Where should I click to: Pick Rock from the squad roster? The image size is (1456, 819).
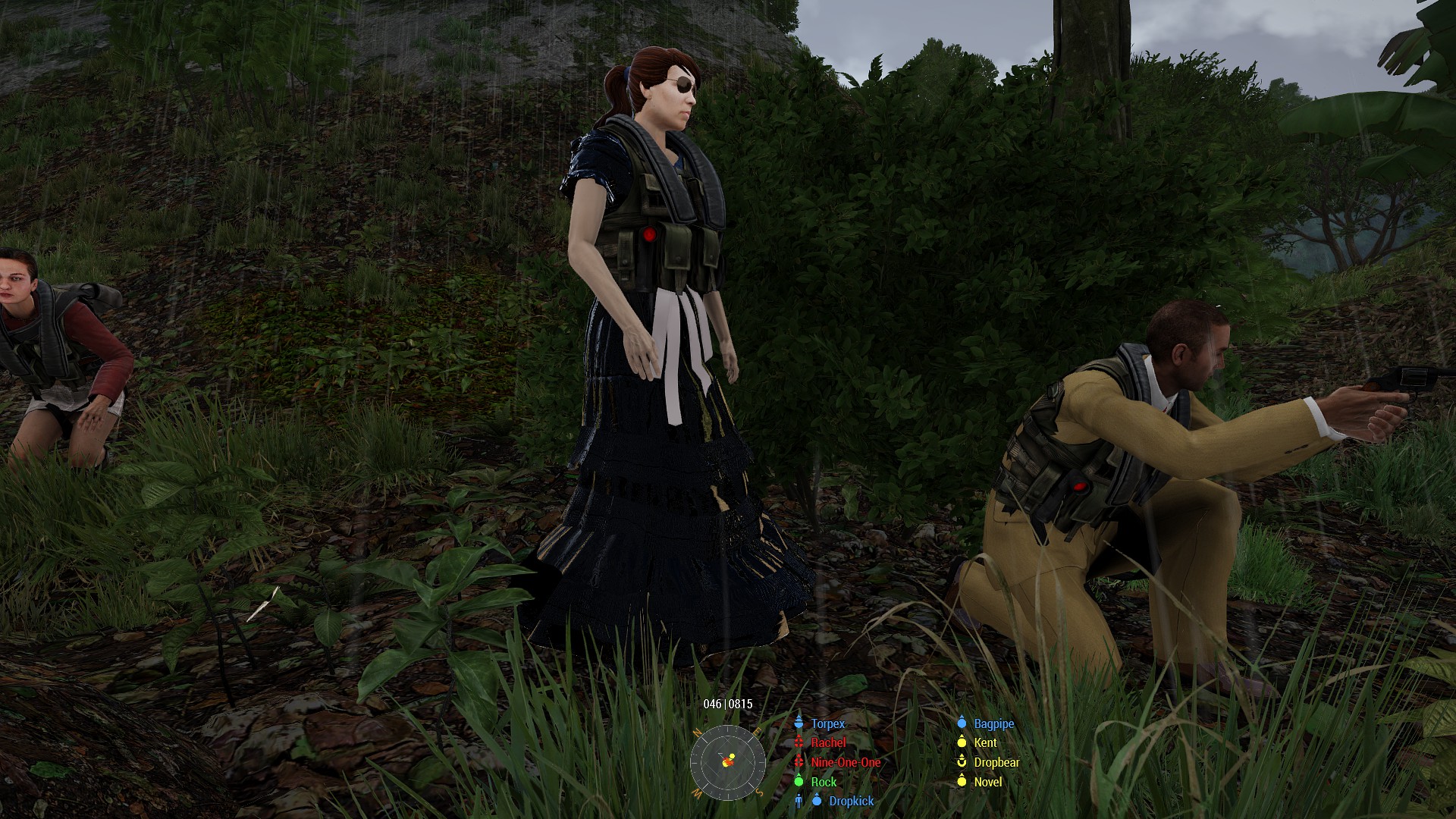coord(824,782)
